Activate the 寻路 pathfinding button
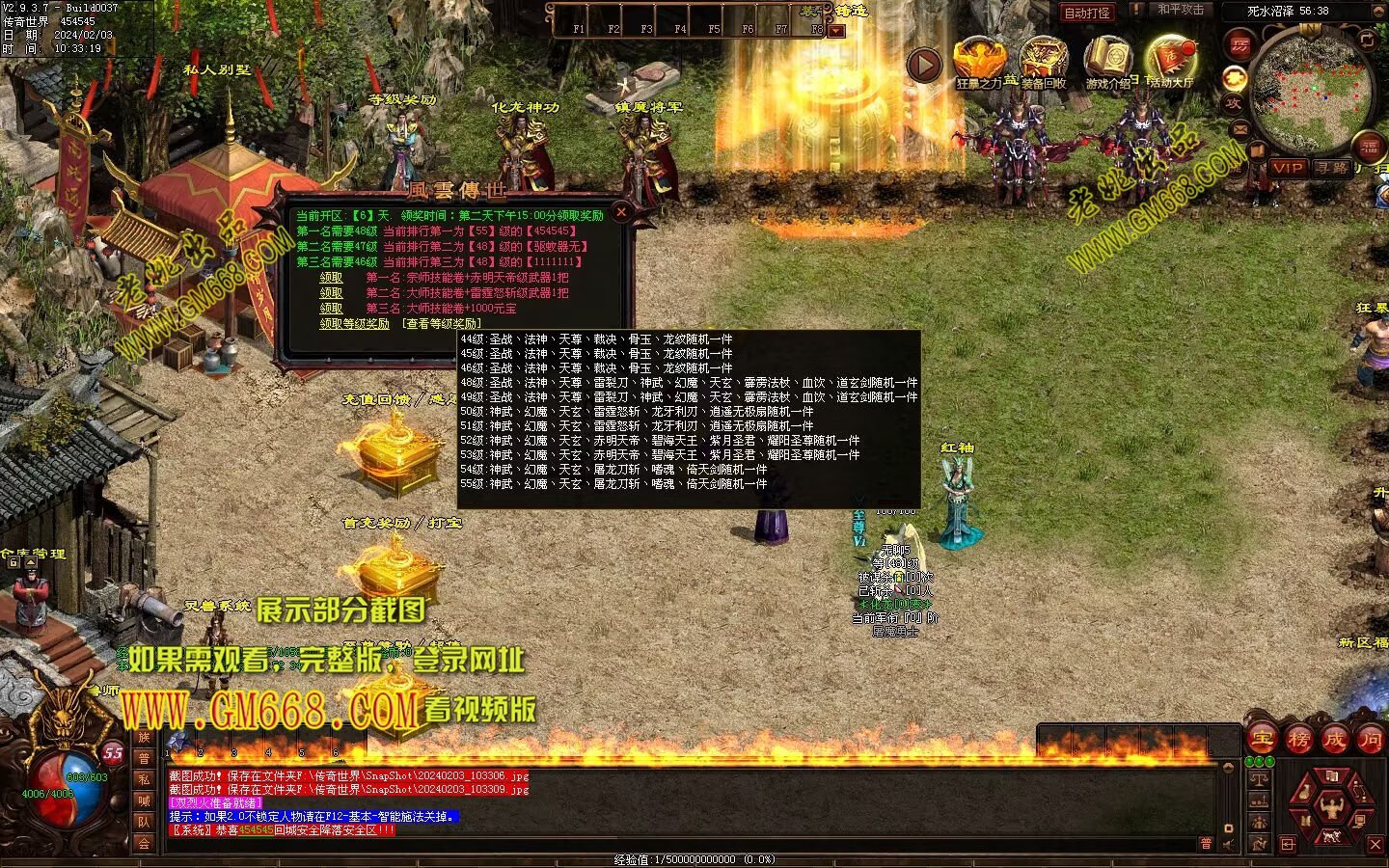The height and width of the screenshot is (868, 1389). click(1332, 168)
